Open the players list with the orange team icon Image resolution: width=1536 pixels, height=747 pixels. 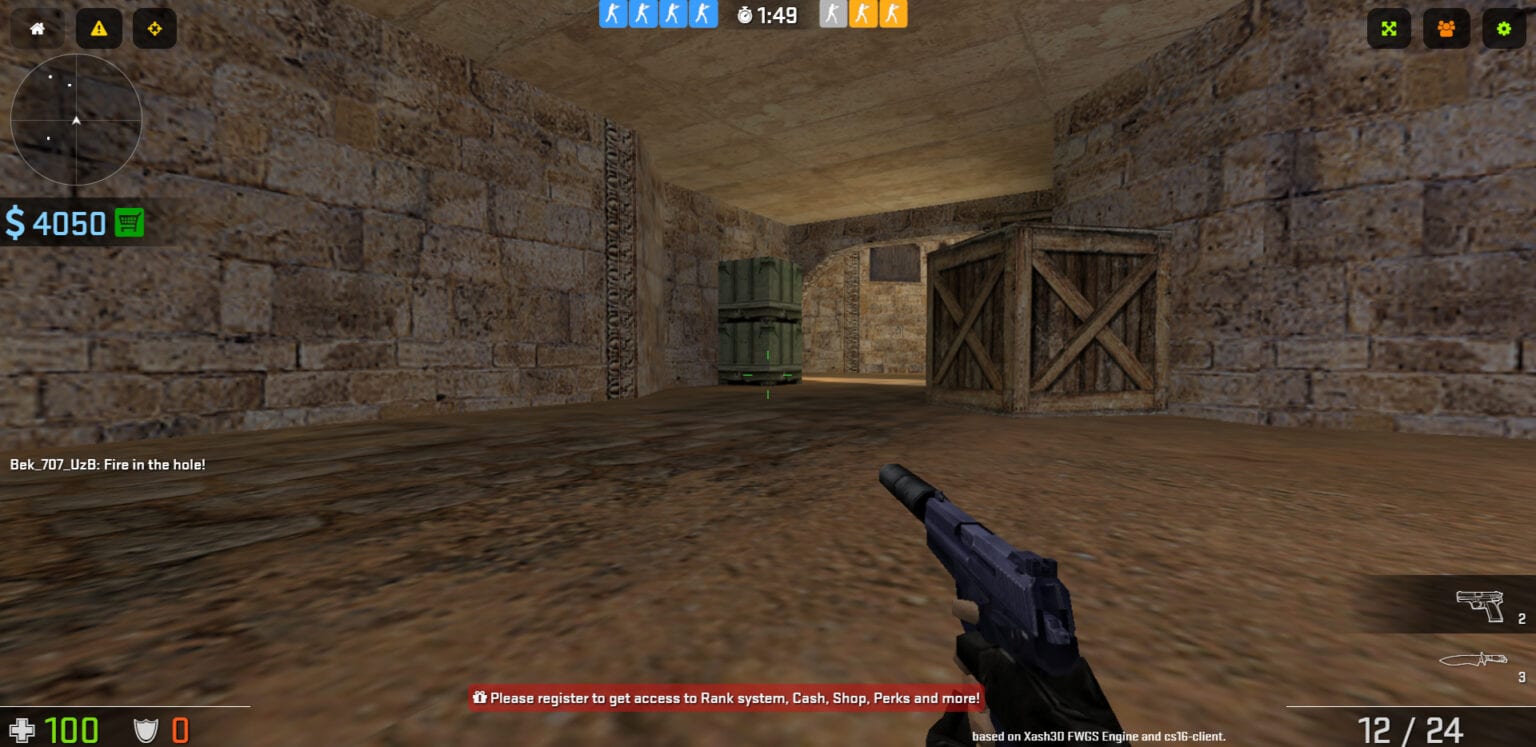pyautogui.click(x=1447, y=28)
